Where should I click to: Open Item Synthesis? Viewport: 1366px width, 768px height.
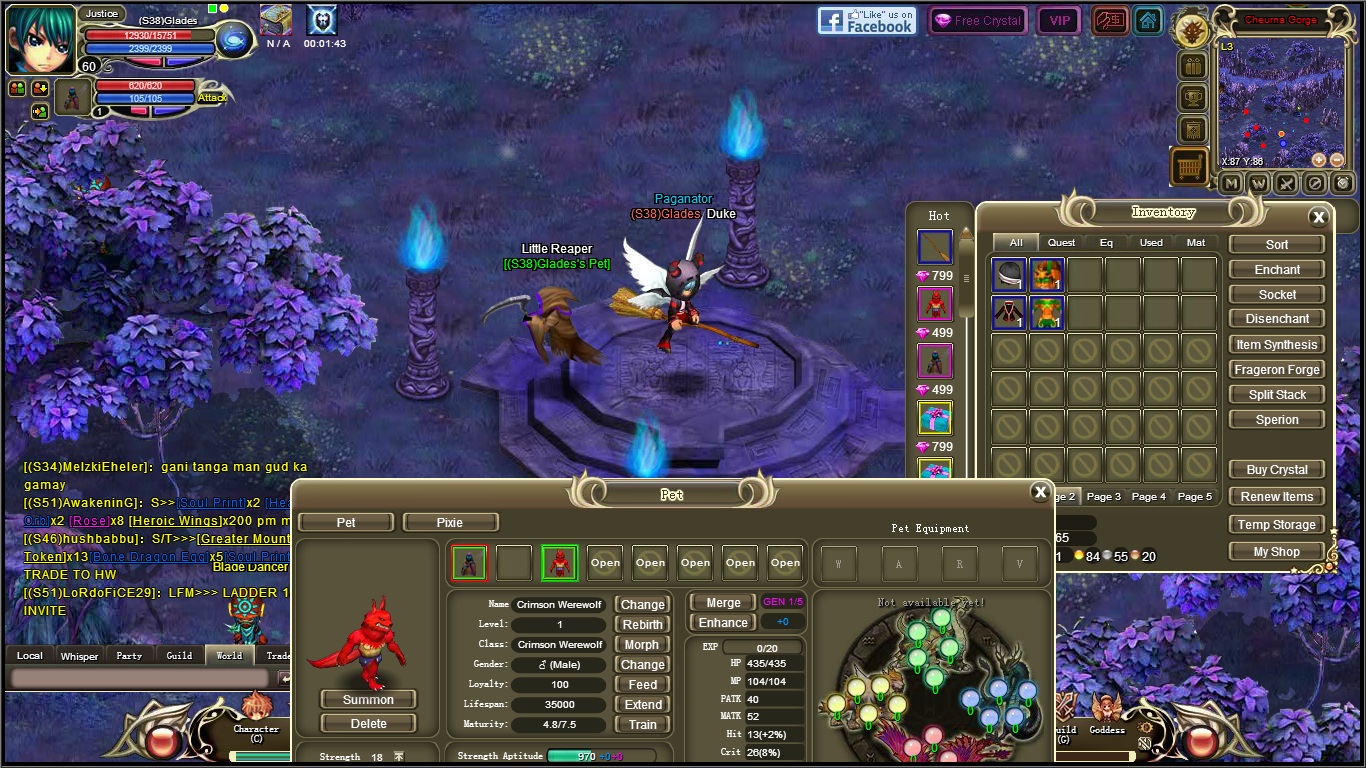tap(1277, 345)
